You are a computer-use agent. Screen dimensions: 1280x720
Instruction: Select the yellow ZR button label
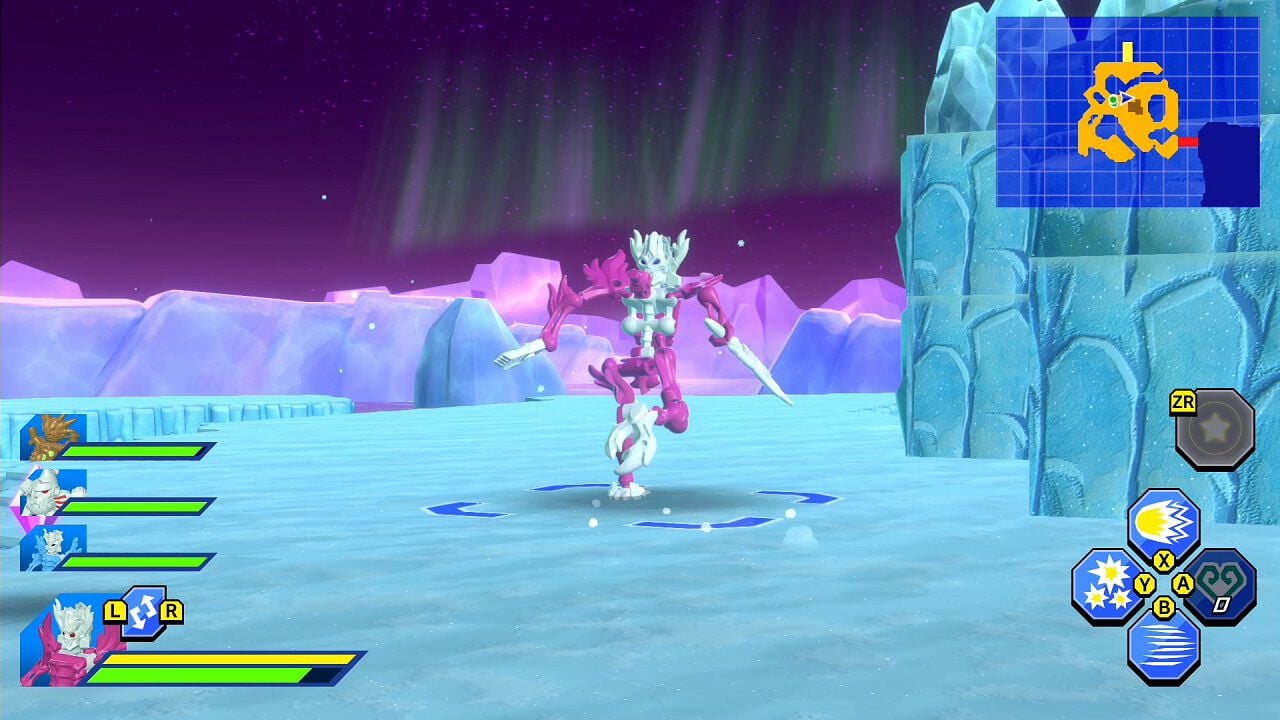point(1183,402)
